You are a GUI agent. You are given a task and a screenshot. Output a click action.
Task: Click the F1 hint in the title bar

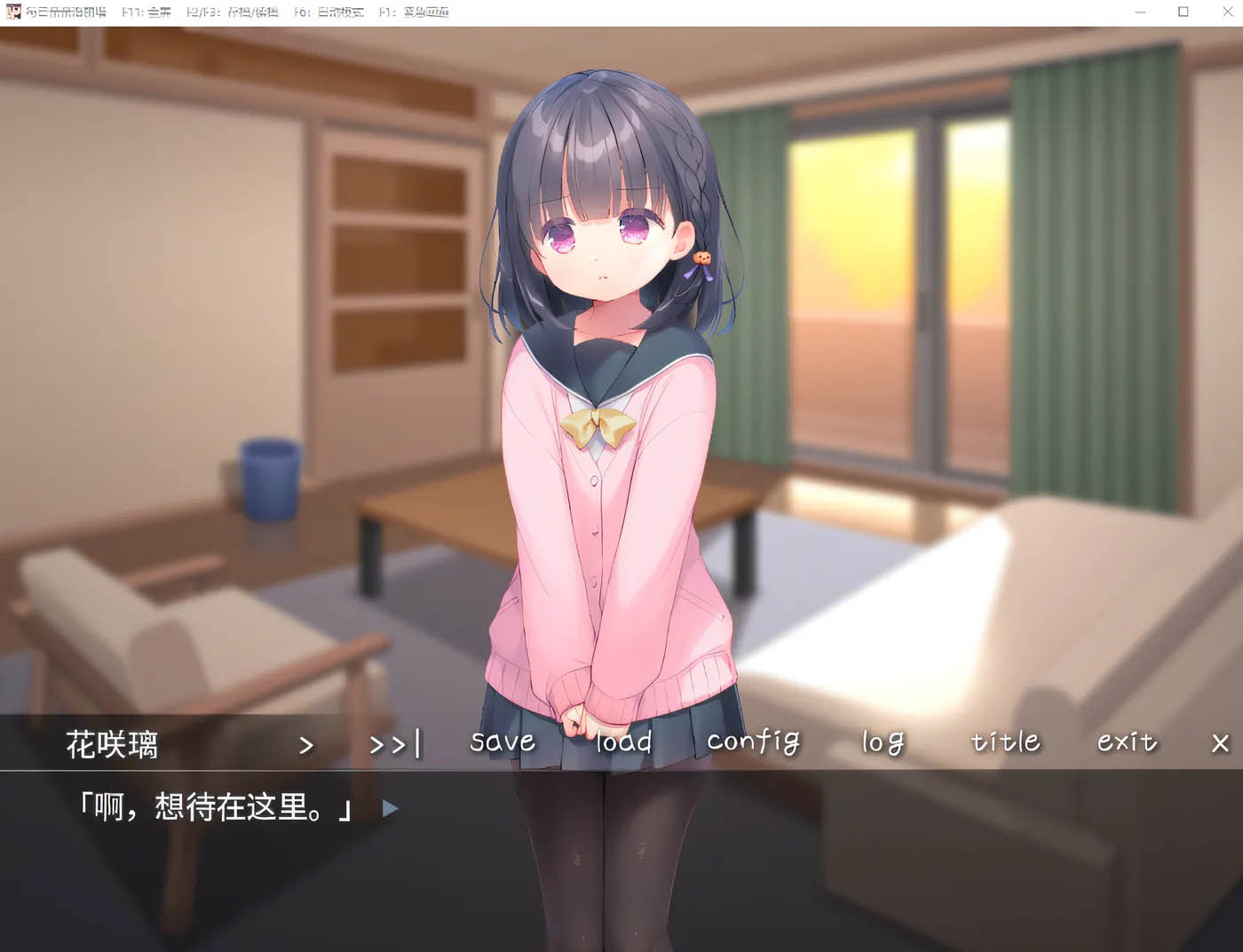[x=414, y=12]
